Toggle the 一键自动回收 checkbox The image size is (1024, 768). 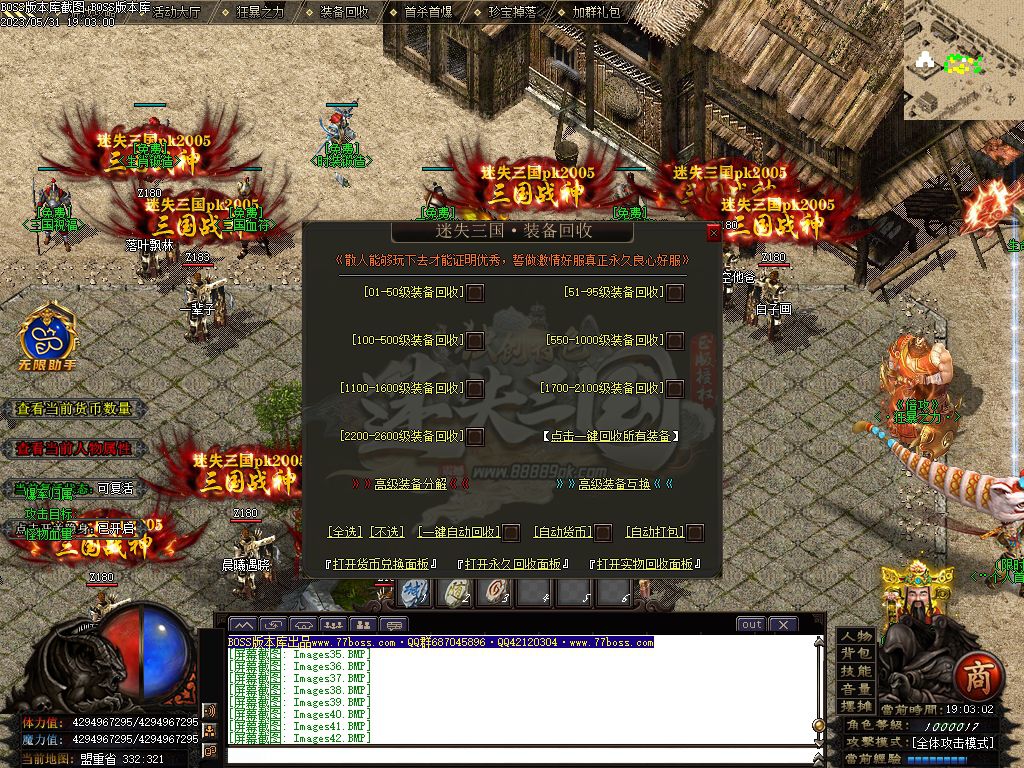[511, 533]
